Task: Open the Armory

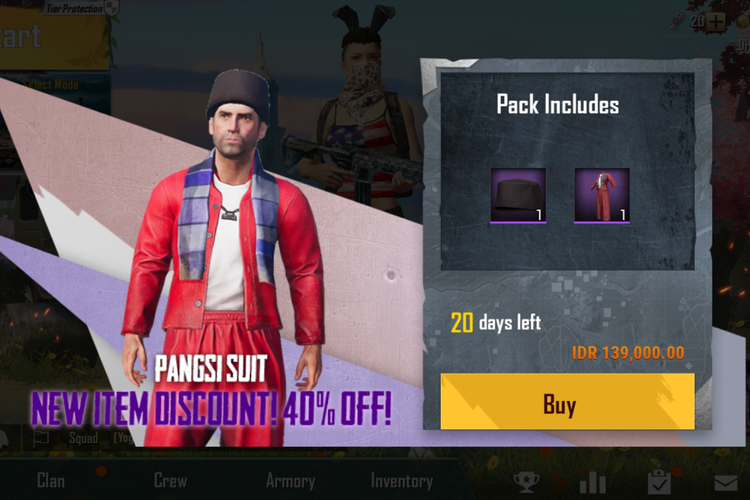Action: click(290, 481)
